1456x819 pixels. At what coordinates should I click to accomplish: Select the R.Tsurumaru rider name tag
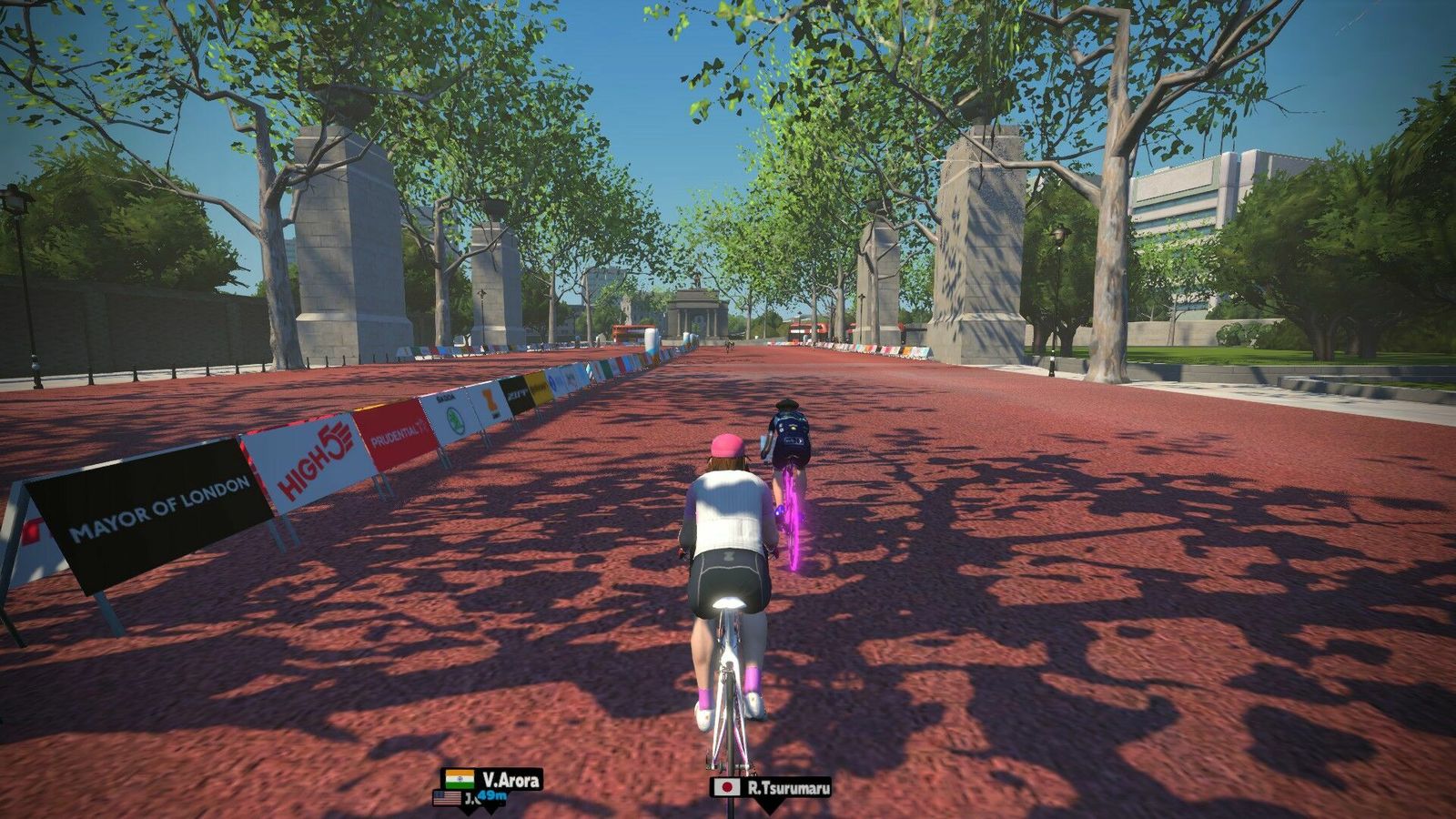click(x=771, y=787)
